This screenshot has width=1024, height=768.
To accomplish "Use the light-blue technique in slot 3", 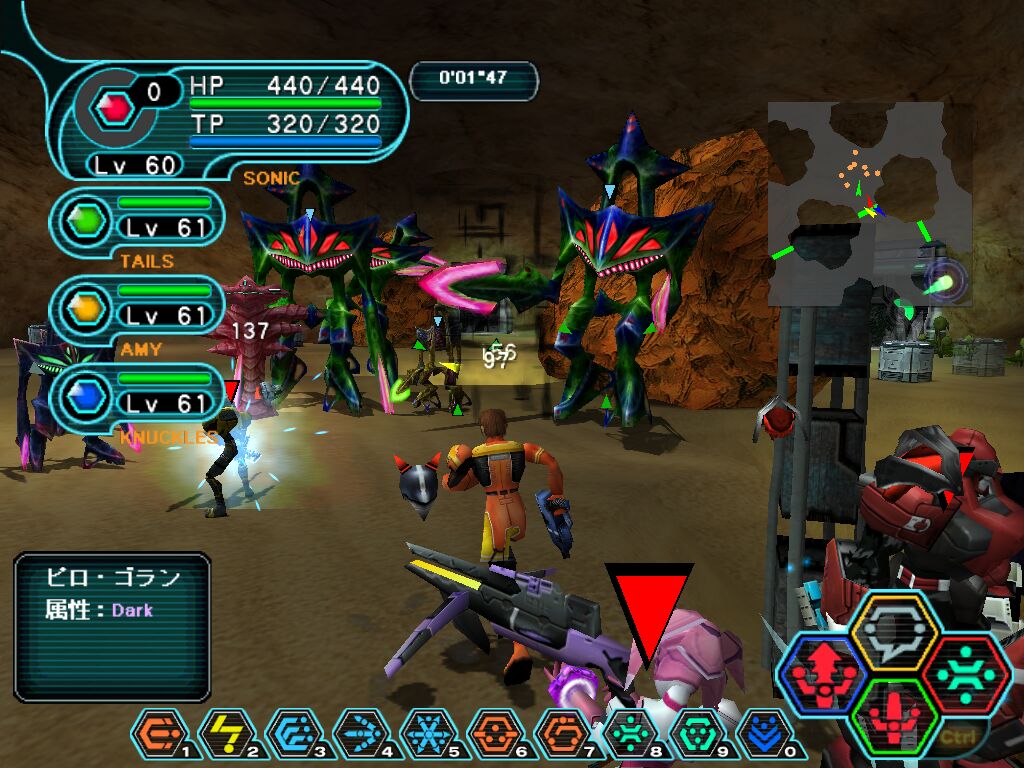I will [x=293, y=735].
